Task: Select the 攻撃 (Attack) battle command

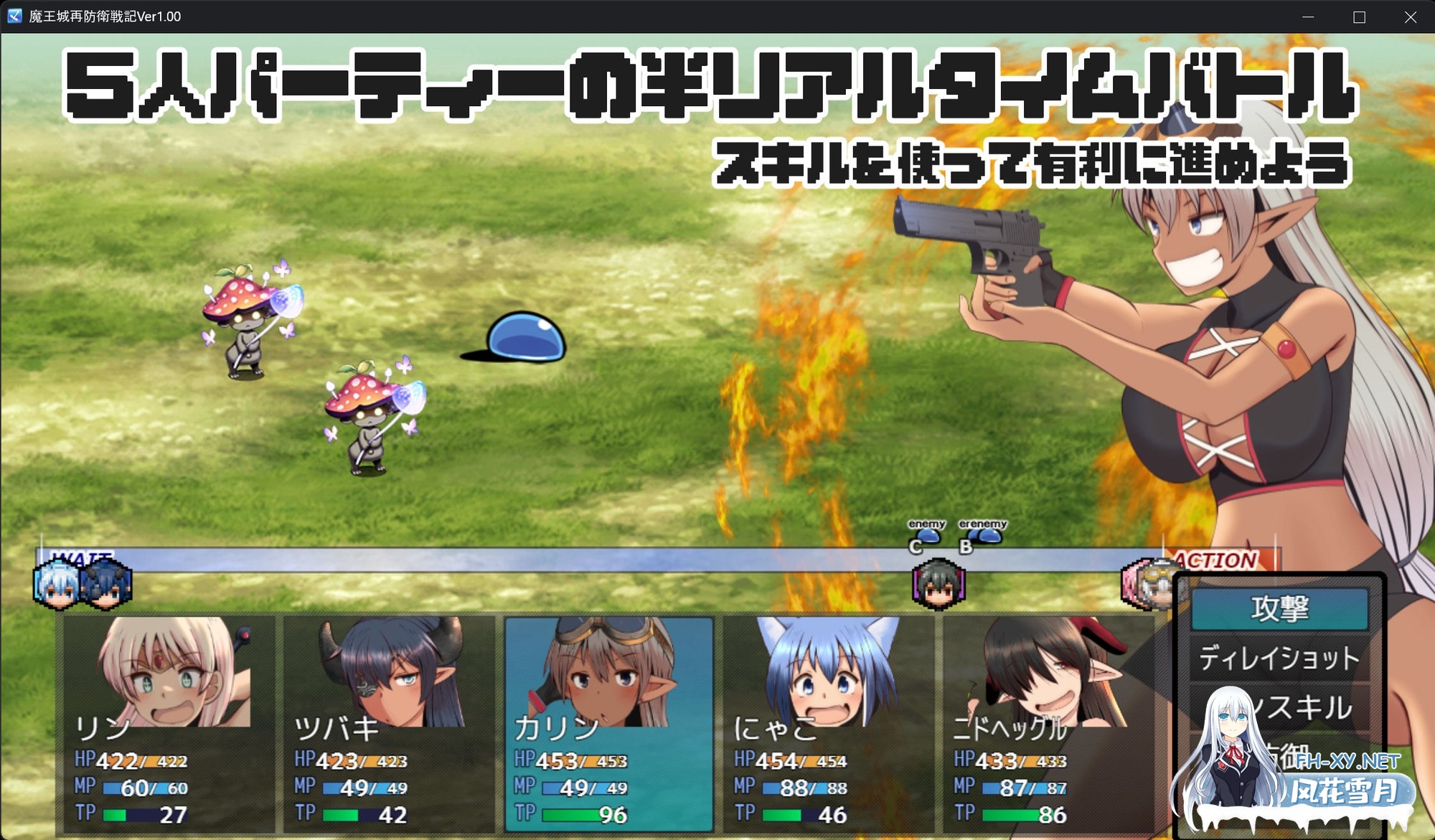Action: 1281,608
